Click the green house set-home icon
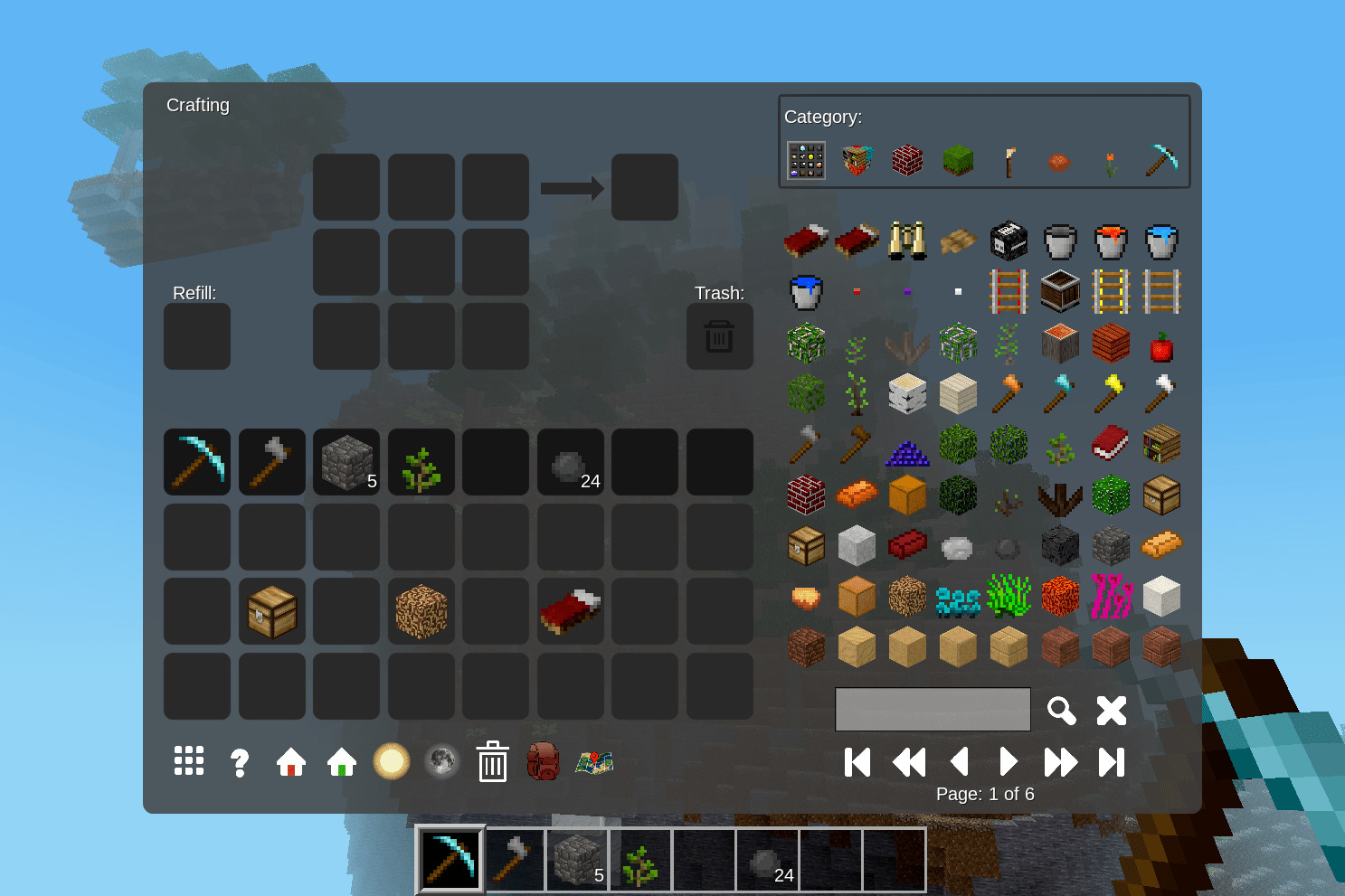The height and width of the screenshot is (896, 1345). 341,762
